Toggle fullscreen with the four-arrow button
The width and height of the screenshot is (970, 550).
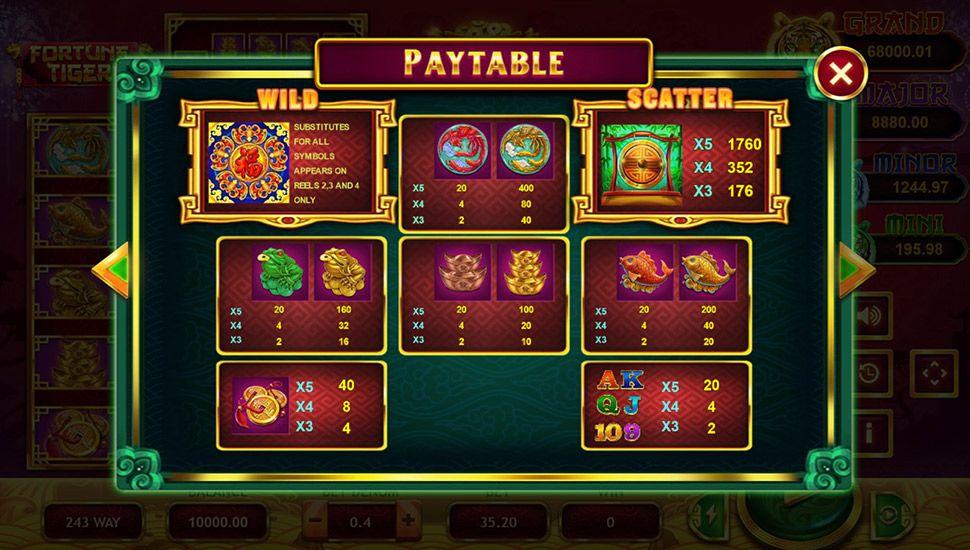pyautogui.click(x=933, y=373)
